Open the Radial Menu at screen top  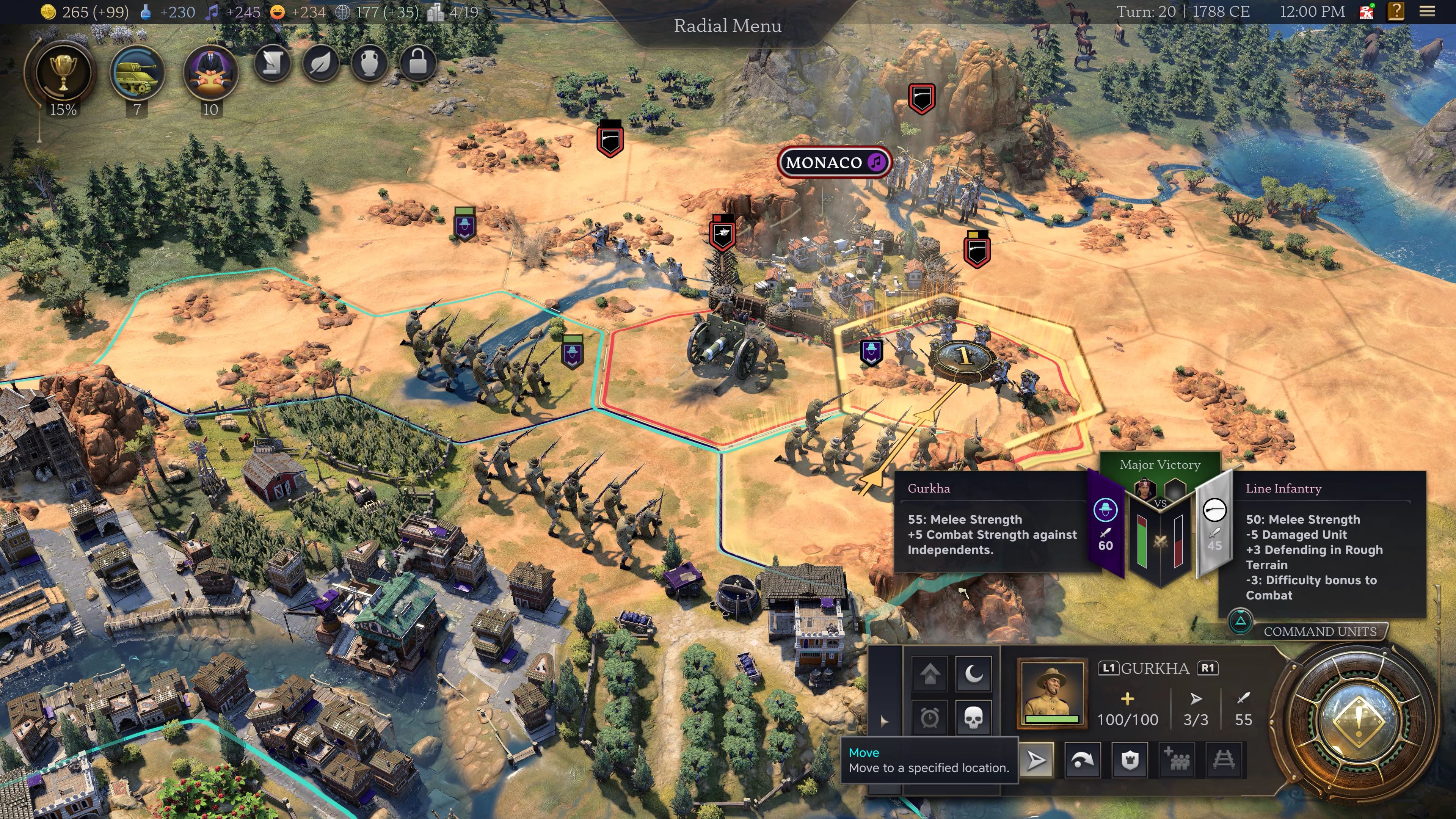728,26
